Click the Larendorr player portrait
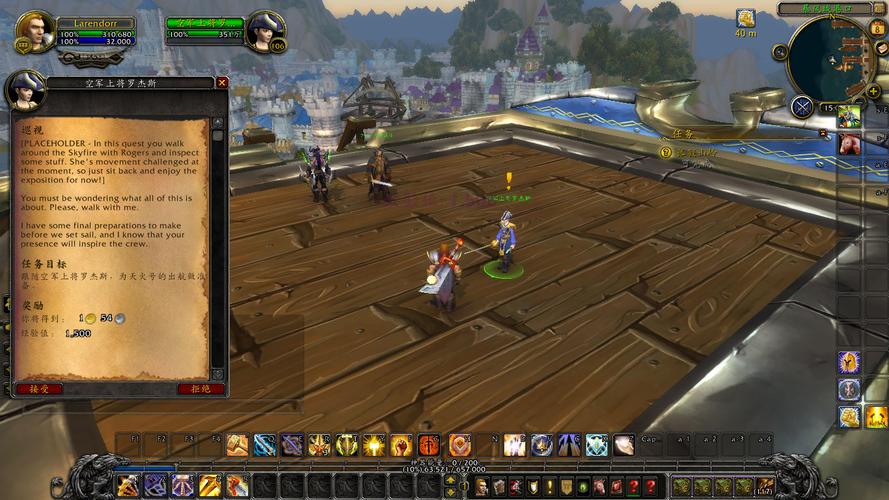Screen dimensions: 889x500 point(33,31)
